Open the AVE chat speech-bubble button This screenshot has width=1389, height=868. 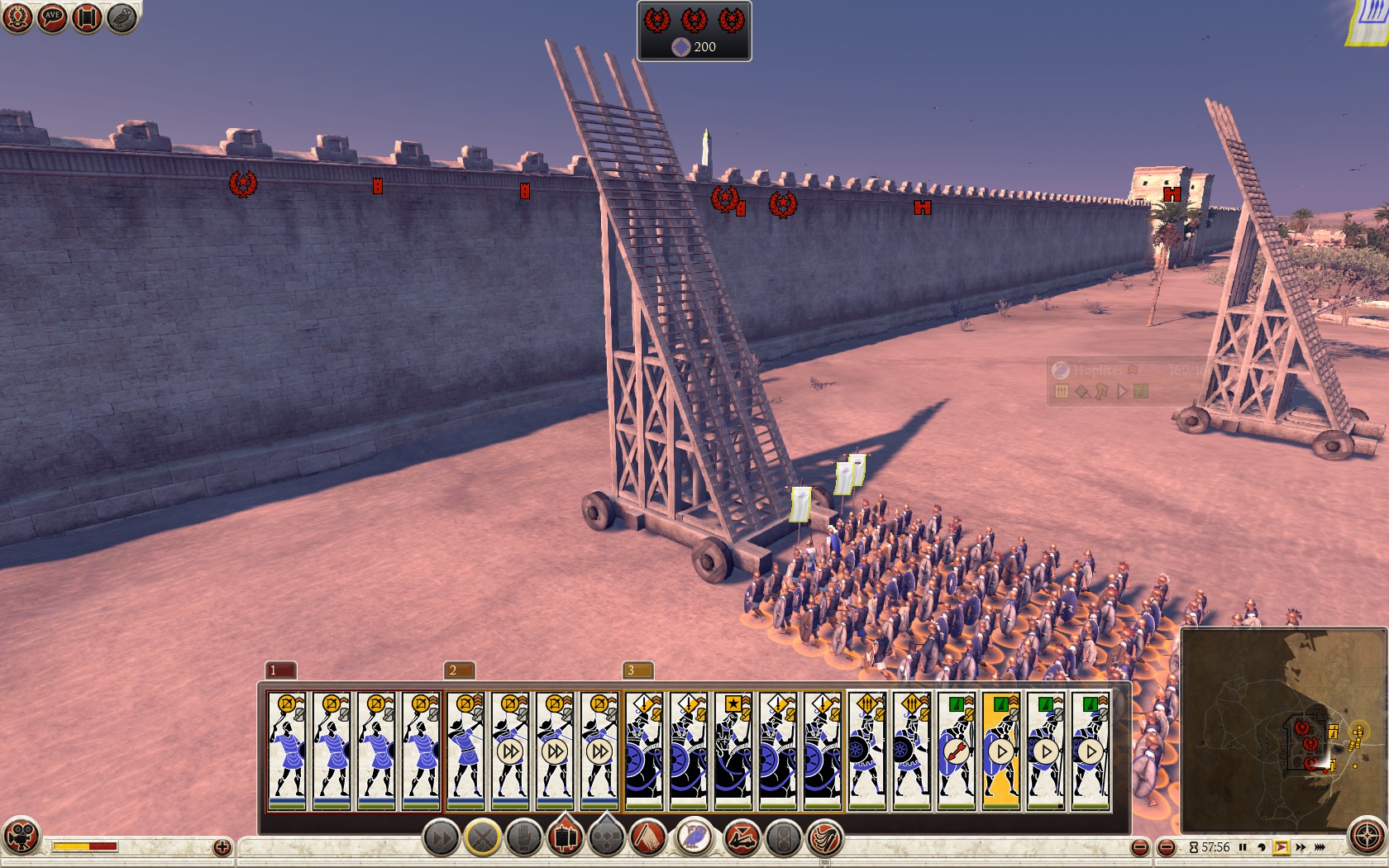52,18
